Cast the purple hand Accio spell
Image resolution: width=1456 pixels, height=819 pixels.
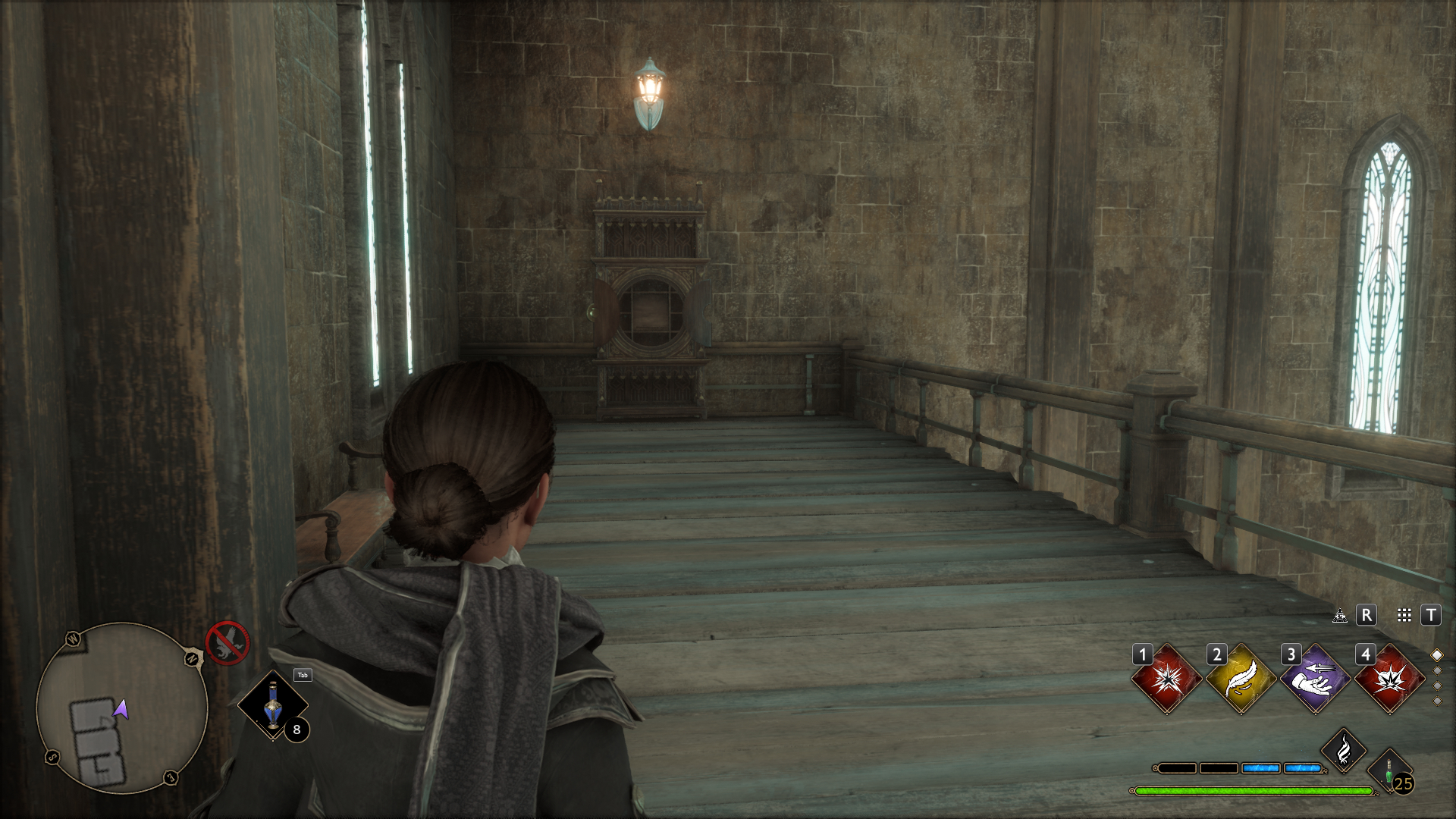(1315, 679)
